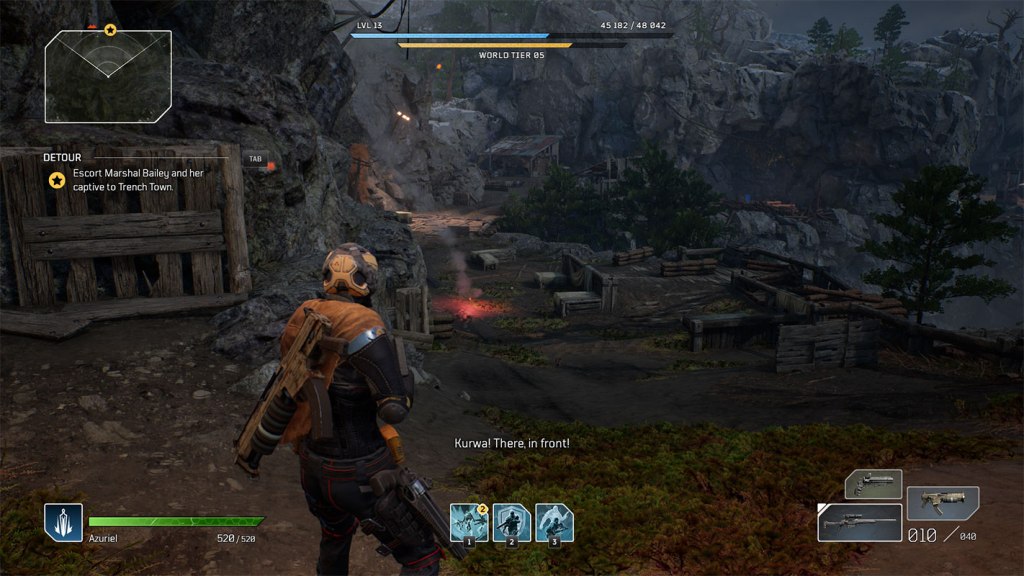Click the quest star marker atop the minimap

click(110, 30)
